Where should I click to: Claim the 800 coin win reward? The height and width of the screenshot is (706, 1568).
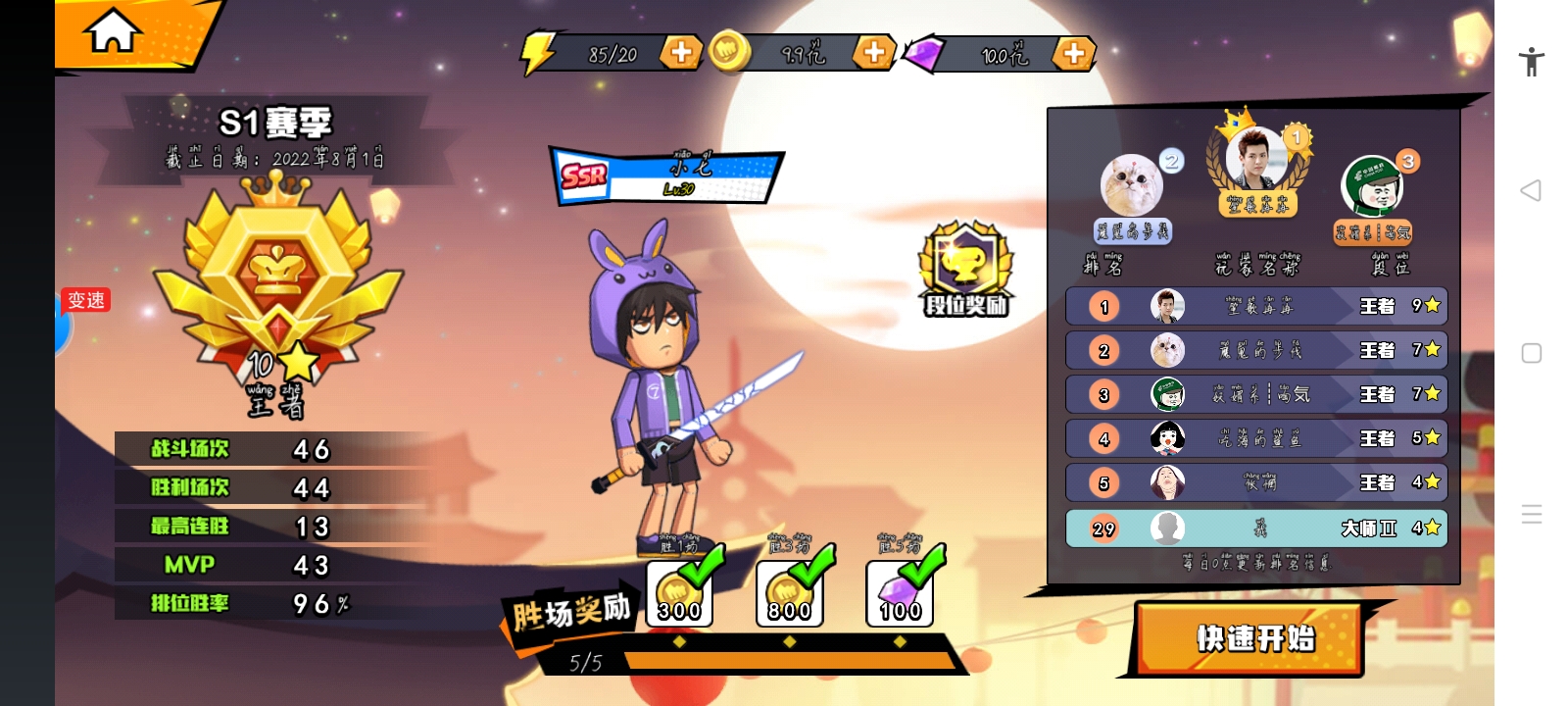point(789,593)
